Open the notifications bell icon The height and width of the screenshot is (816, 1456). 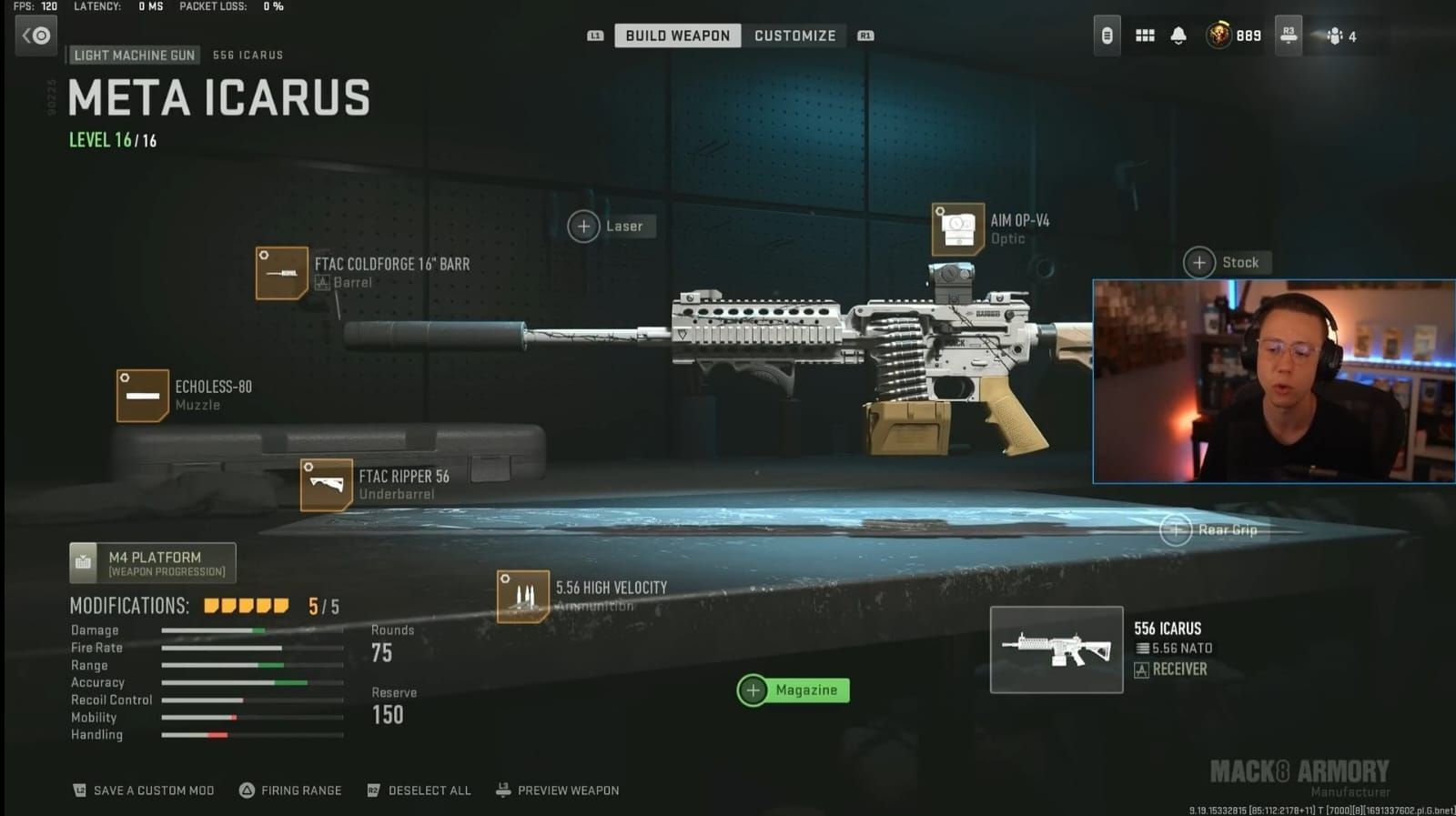coord(1178,35)
